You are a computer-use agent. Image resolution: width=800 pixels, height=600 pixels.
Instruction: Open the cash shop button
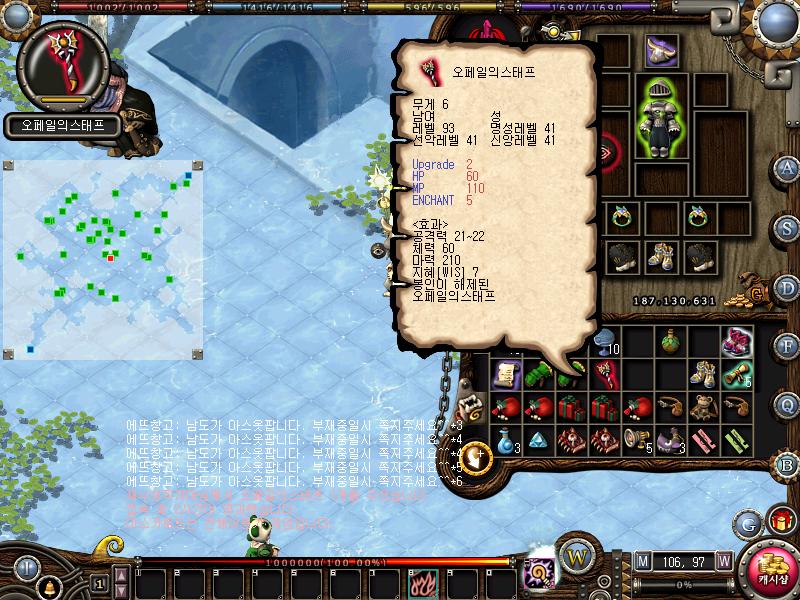(771, 568)
